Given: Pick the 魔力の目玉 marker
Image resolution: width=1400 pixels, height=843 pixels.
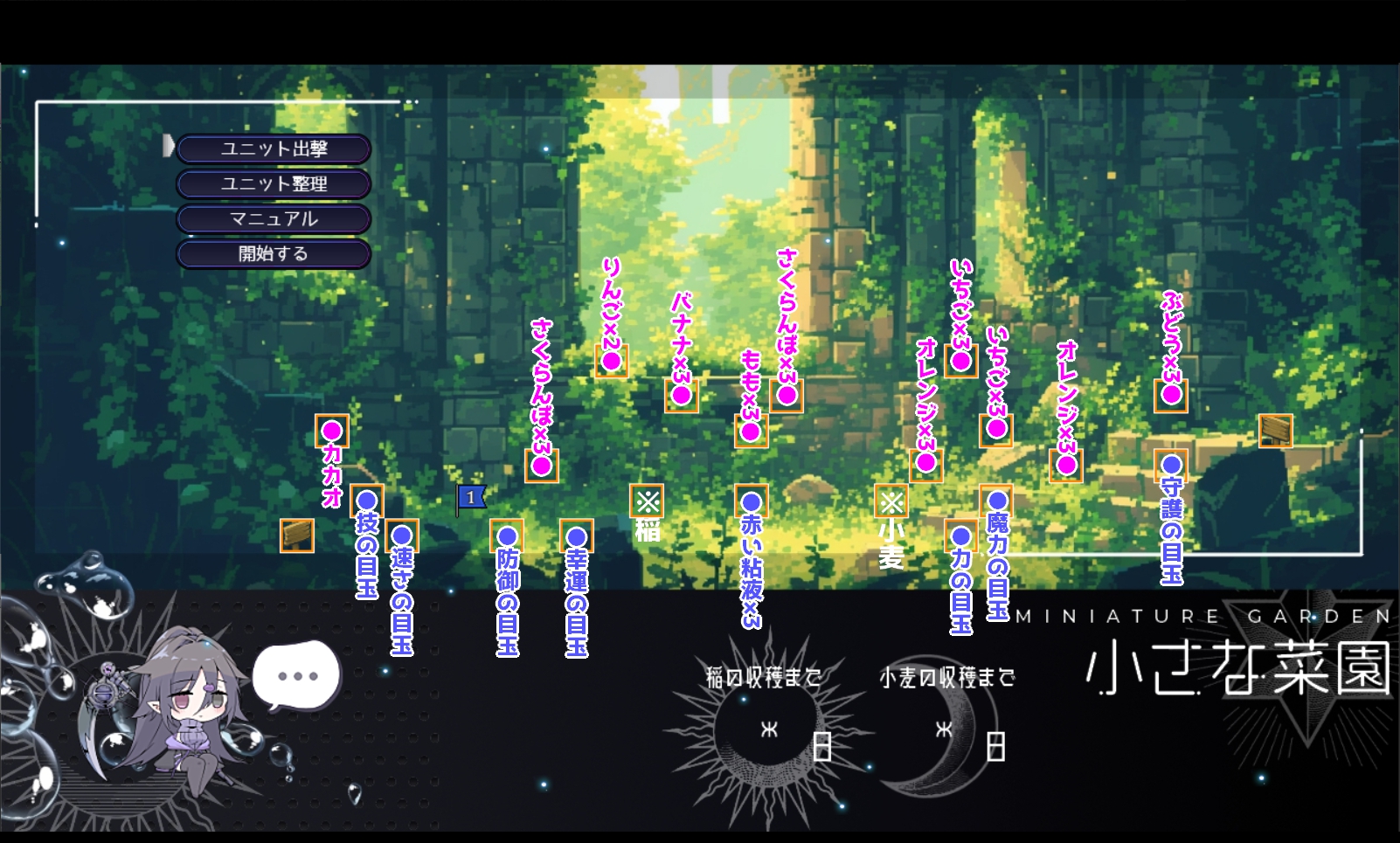Looking at the screenshot, I should (996, 501).
